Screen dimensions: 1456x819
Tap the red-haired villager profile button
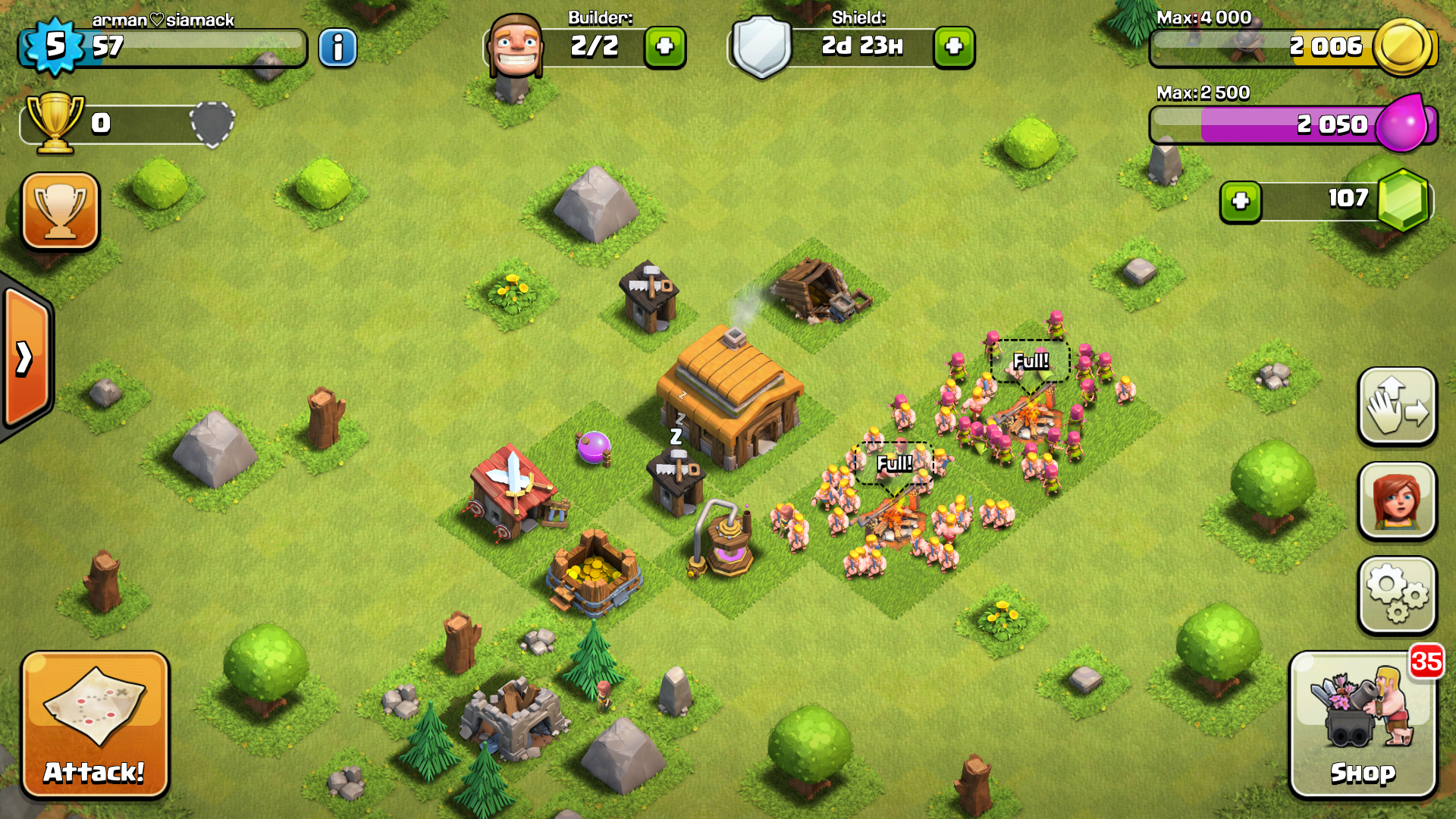click(1397, 501)
